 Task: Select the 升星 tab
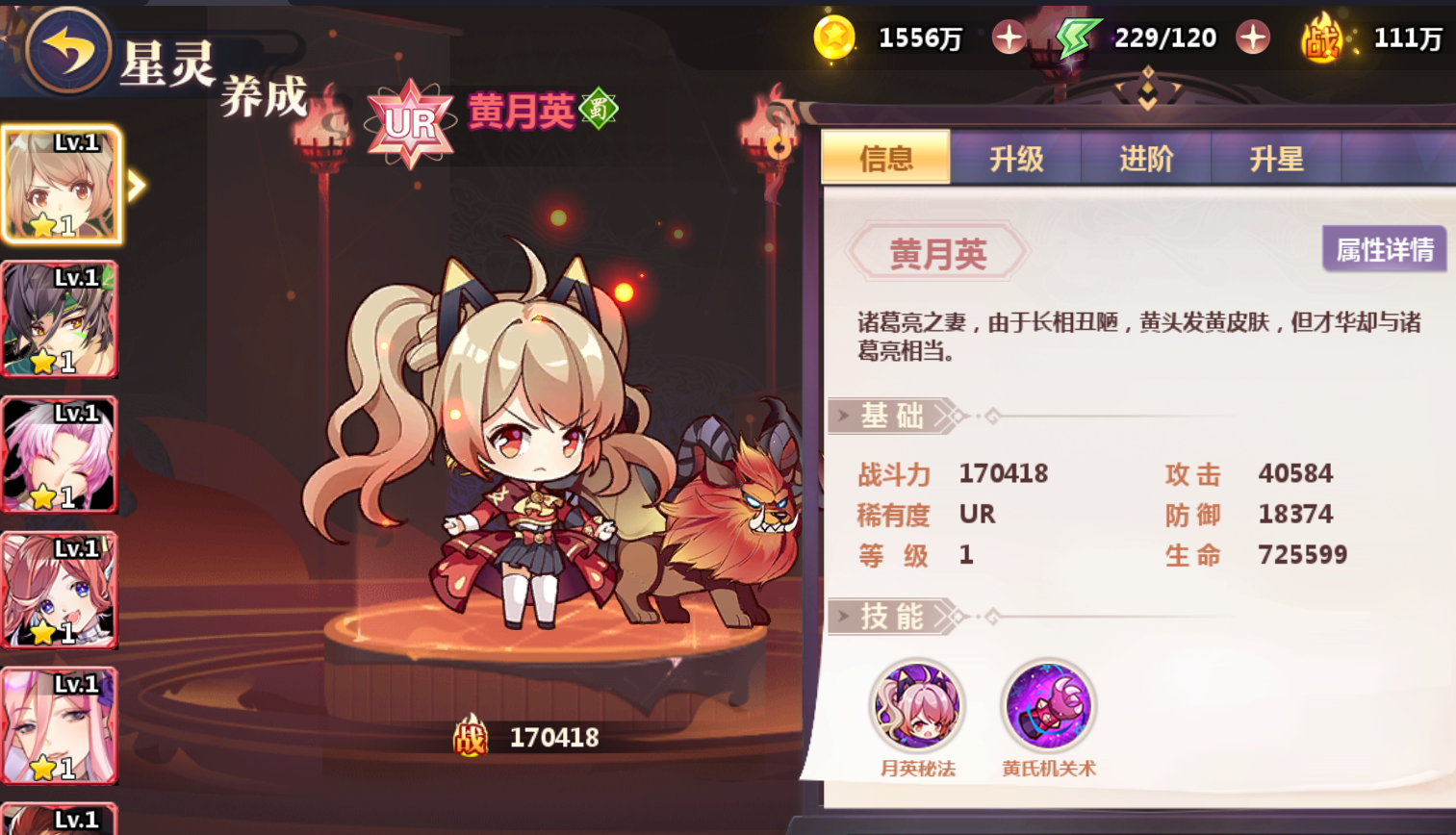pos(1276,159)
